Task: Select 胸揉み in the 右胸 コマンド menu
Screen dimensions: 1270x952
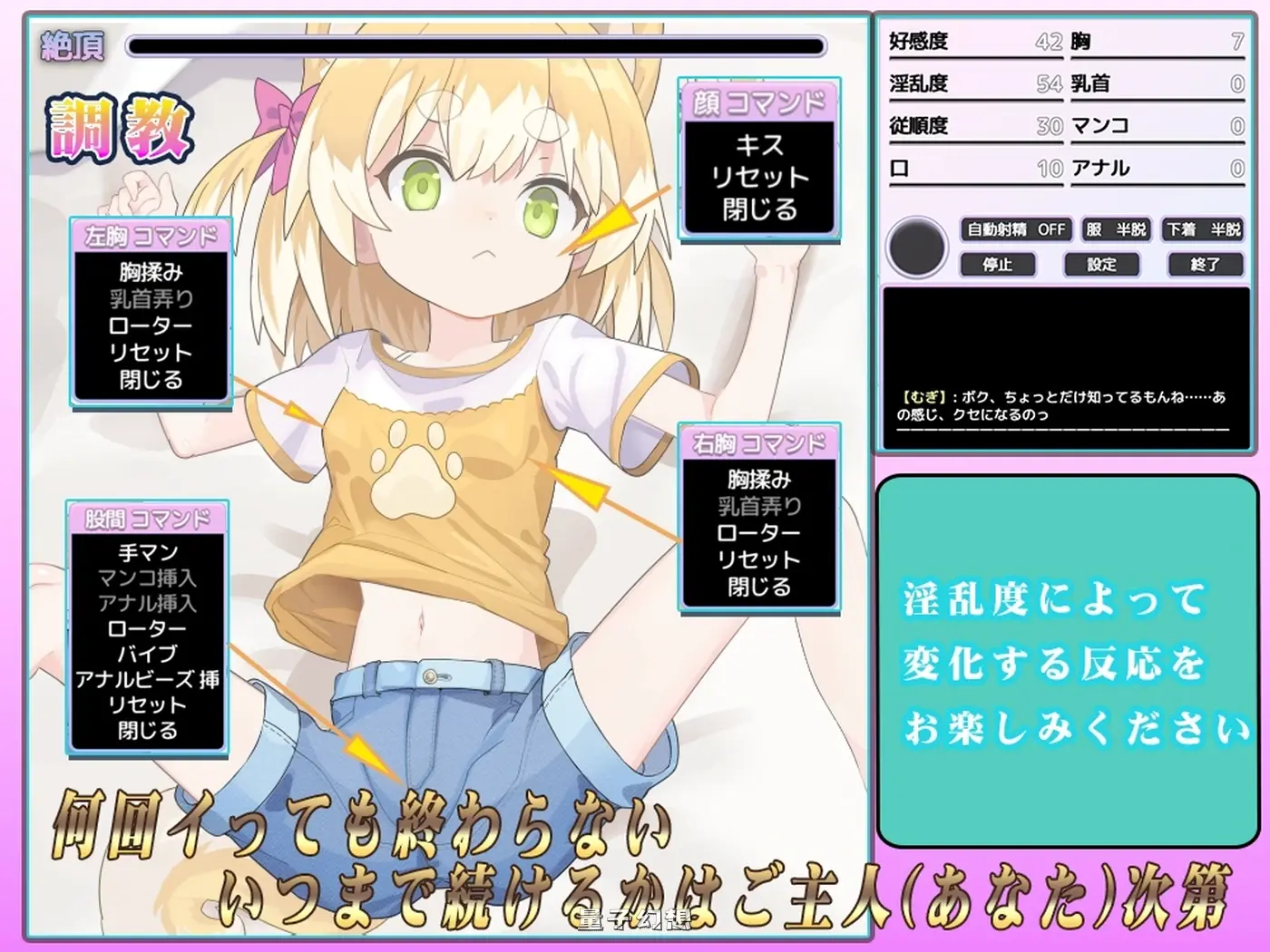Action: tap(758, 477)
